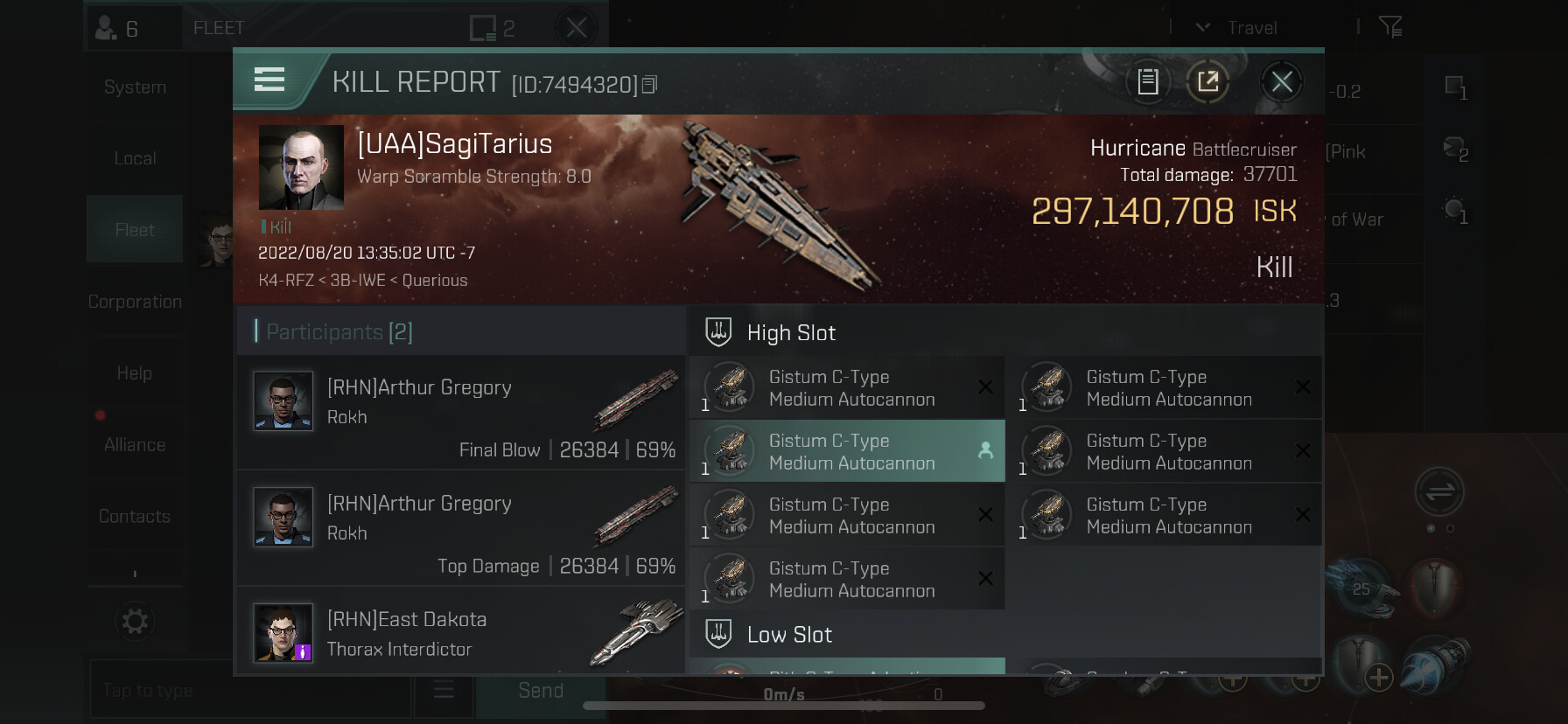The width and height of the screenshot is (1568, 724).
Task: Open the Corporation chat channel
Action: pos(135,302)
